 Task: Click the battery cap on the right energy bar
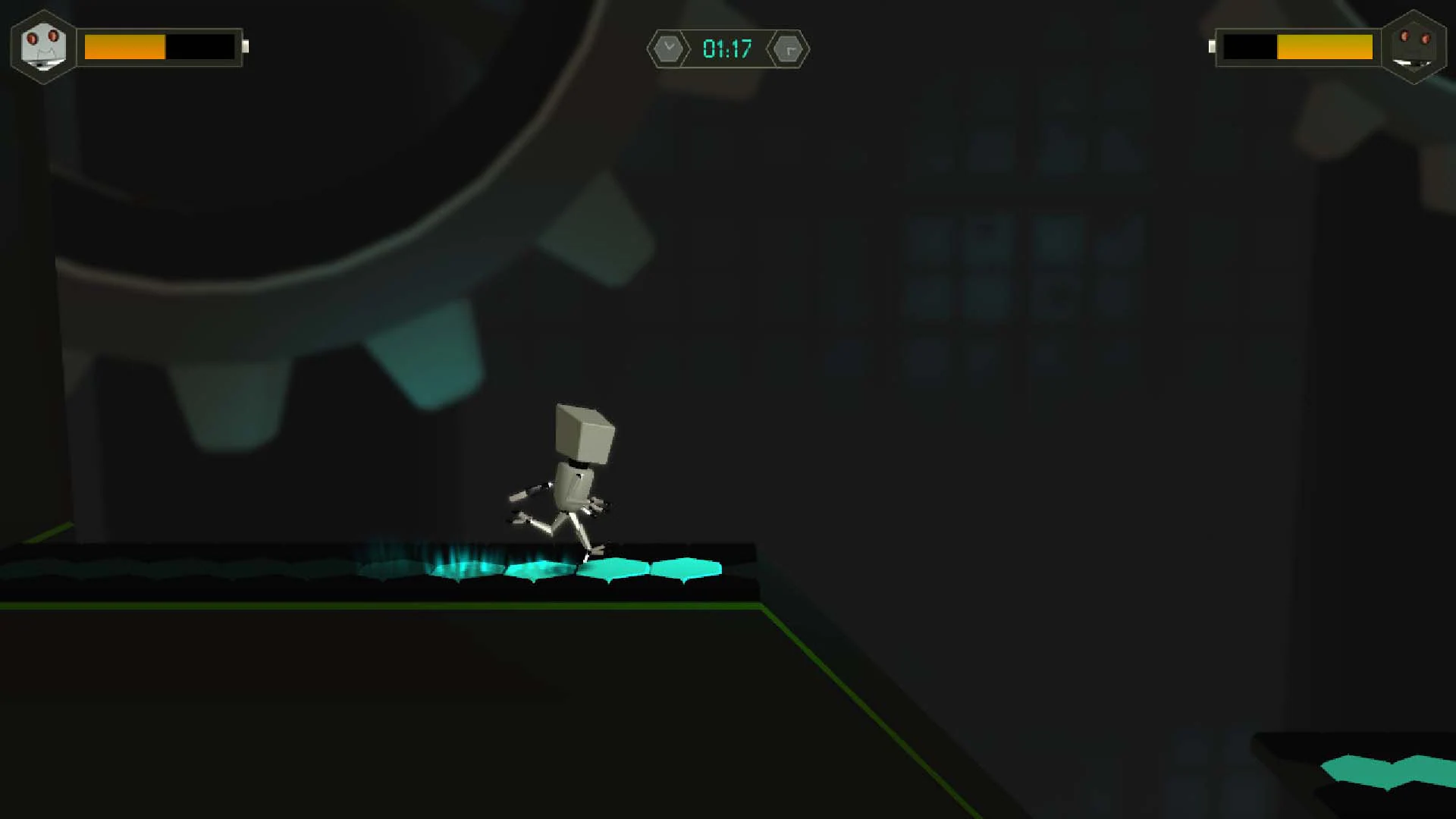(x=1213, y=46)
